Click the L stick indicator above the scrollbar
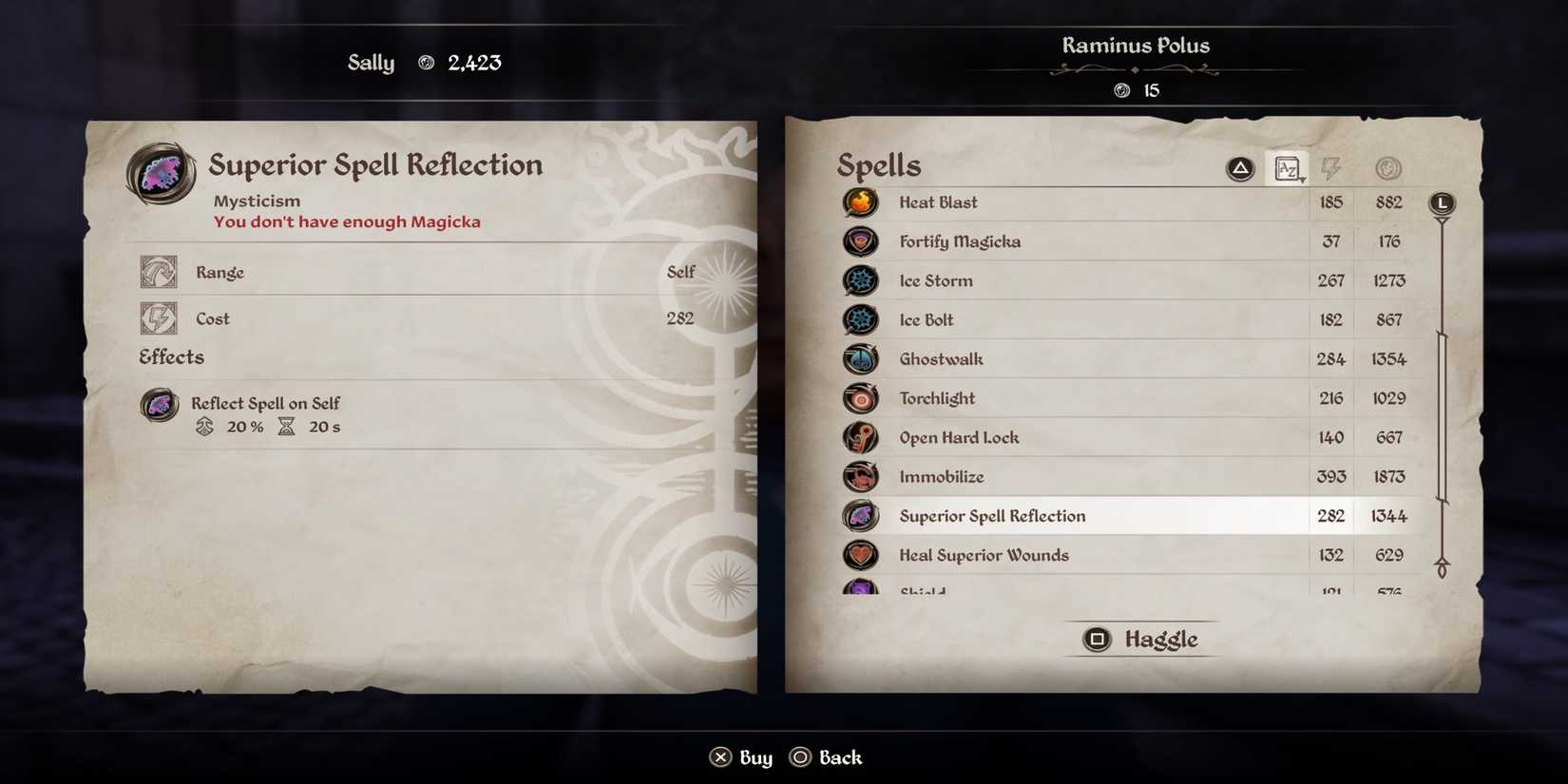Viewport: 1568px width, 784px height. coord(1442,202)
